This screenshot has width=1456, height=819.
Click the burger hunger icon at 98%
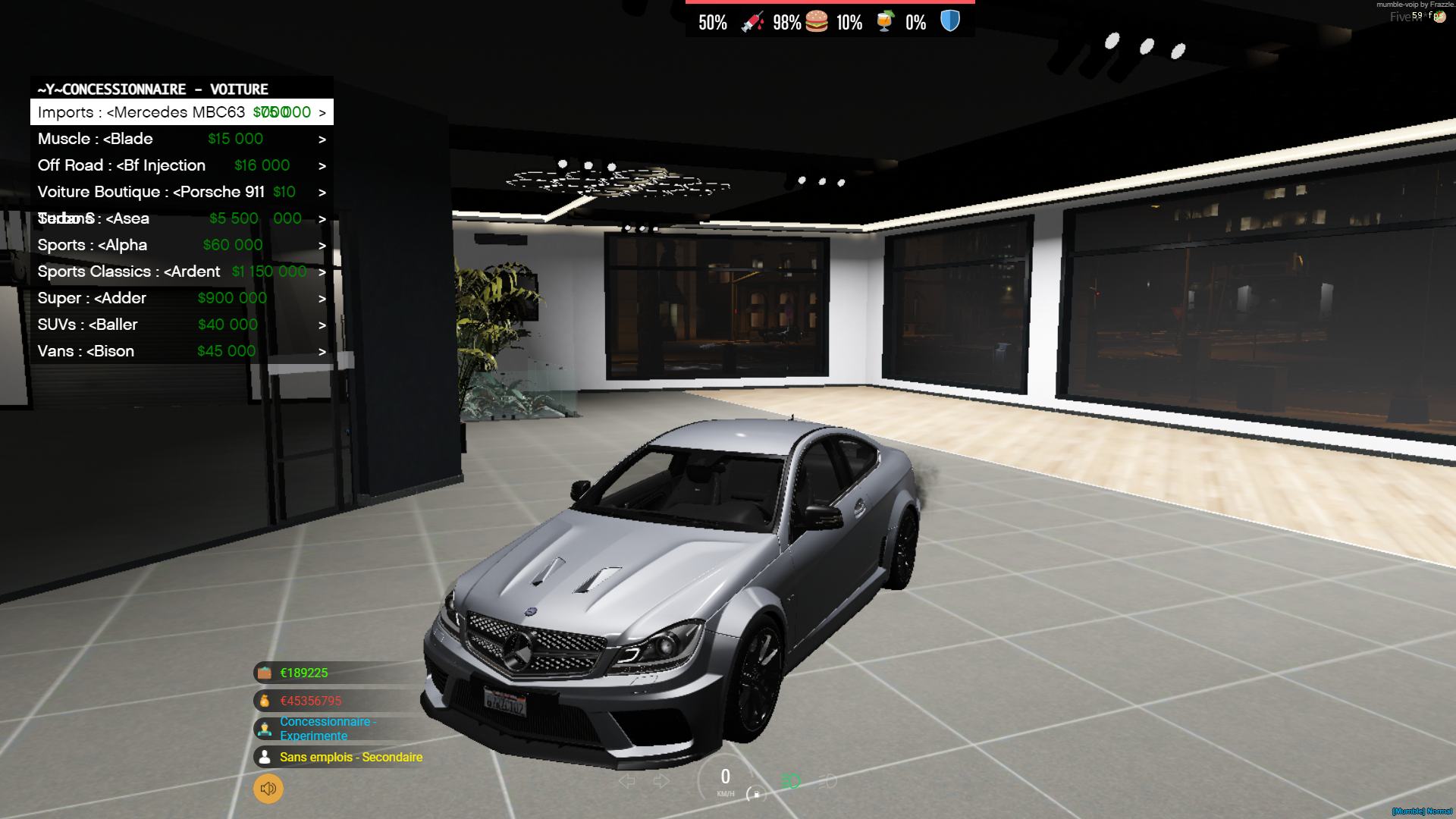(x=815, y=22)
